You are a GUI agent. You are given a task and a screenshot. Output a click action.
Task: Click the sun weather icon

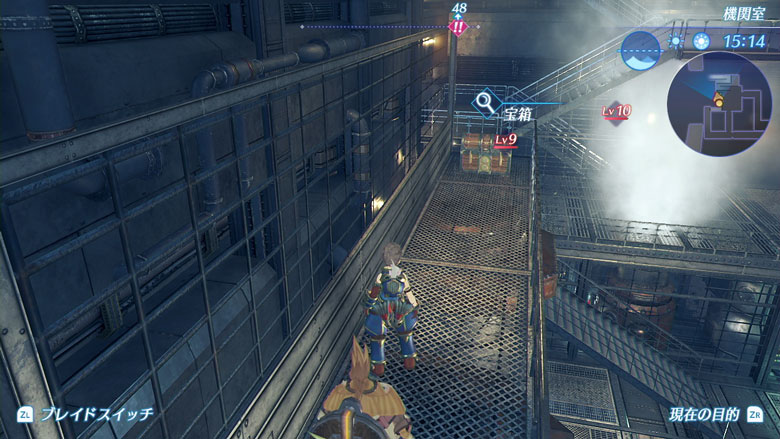tap(703, 42)
